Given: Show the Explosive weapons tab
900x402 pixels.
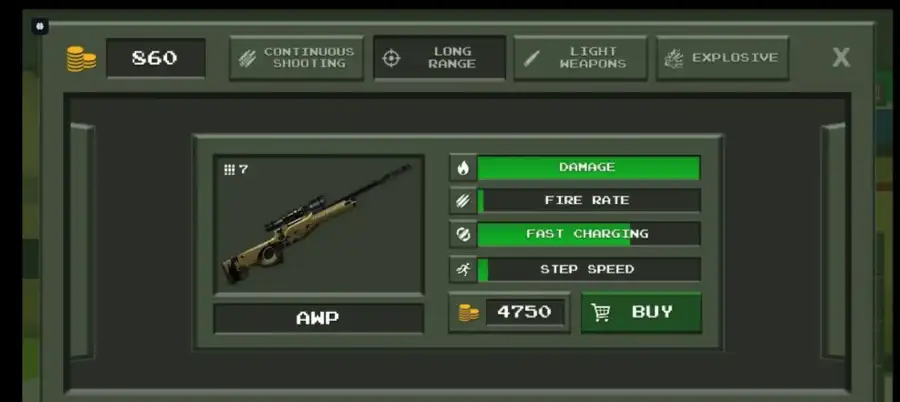Looking at the screenshot, I should pyautogui.click(x=723, y=58).
